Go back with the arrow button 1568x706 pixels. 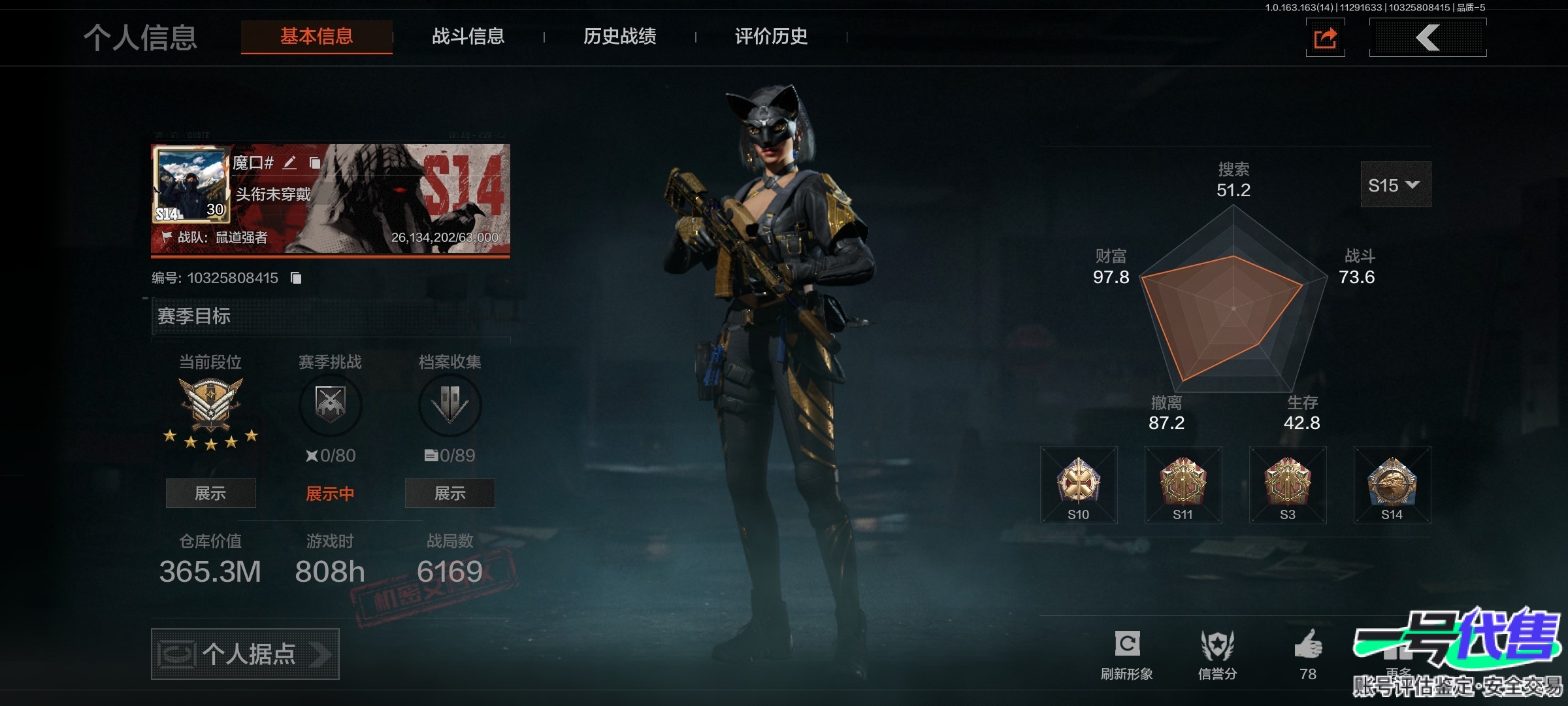click(x=1428, y=38)
